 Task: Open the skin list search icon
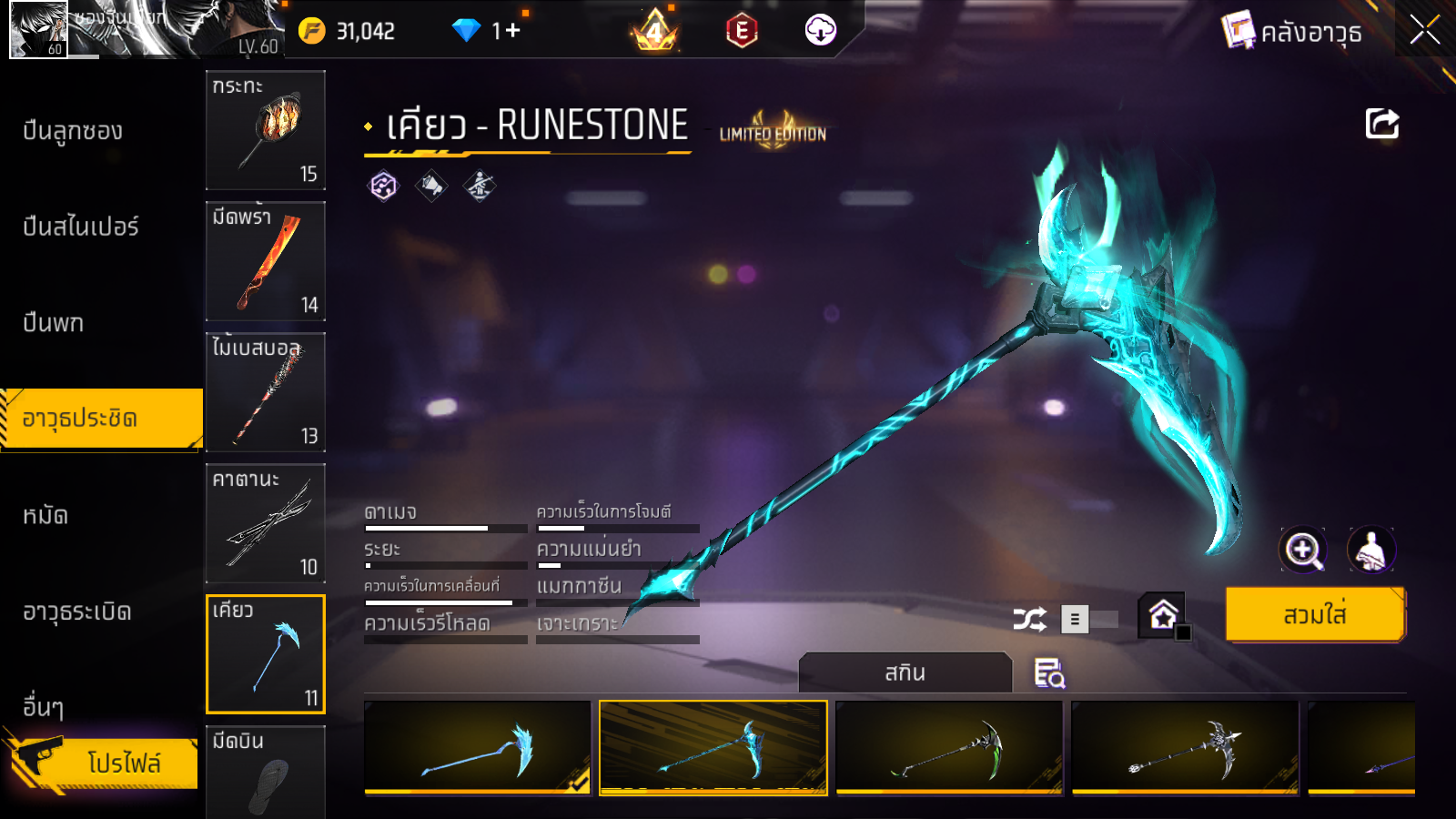(1048, 673)
